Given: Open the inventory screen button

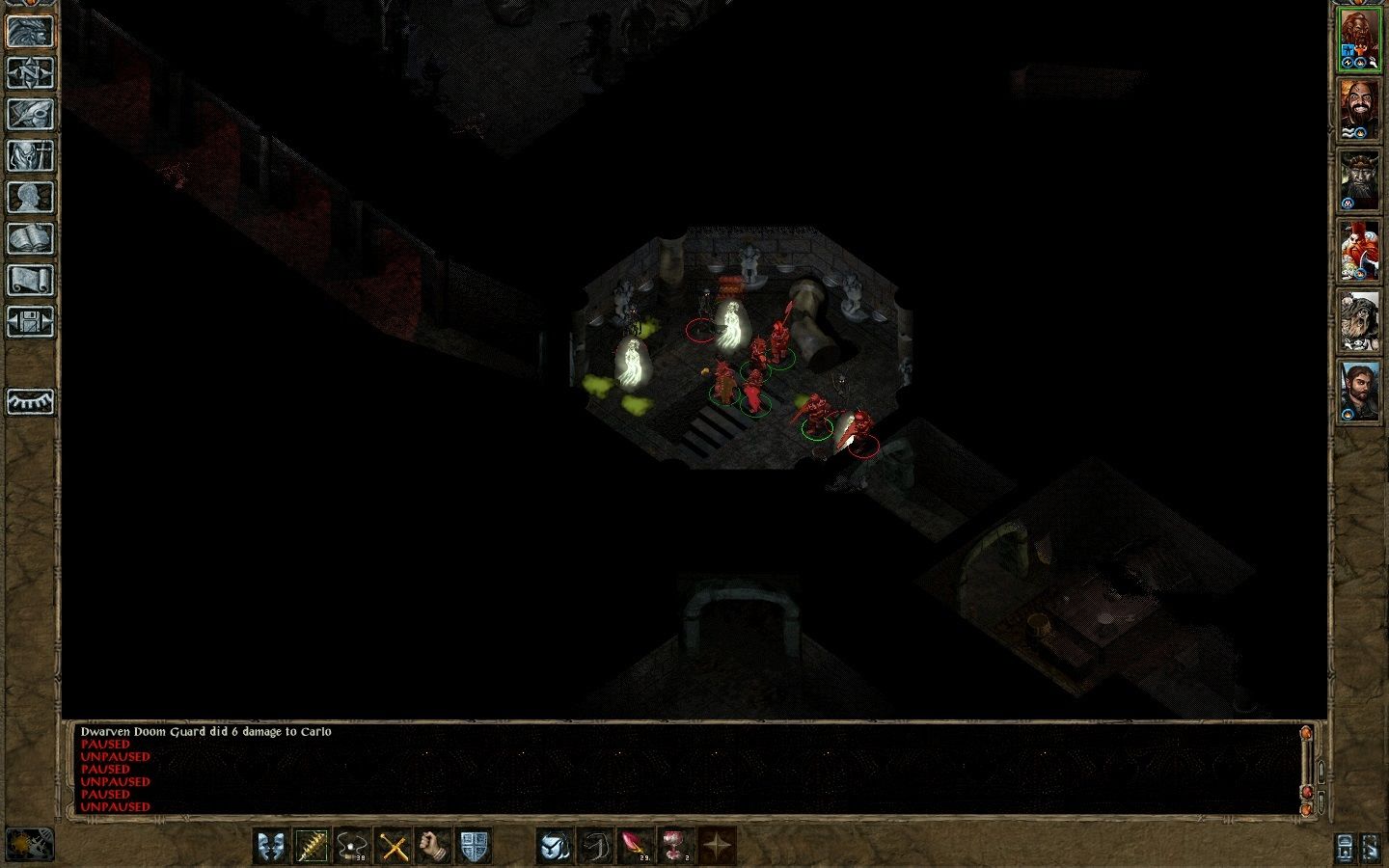Looking at the screenshot, I should 30,155.
